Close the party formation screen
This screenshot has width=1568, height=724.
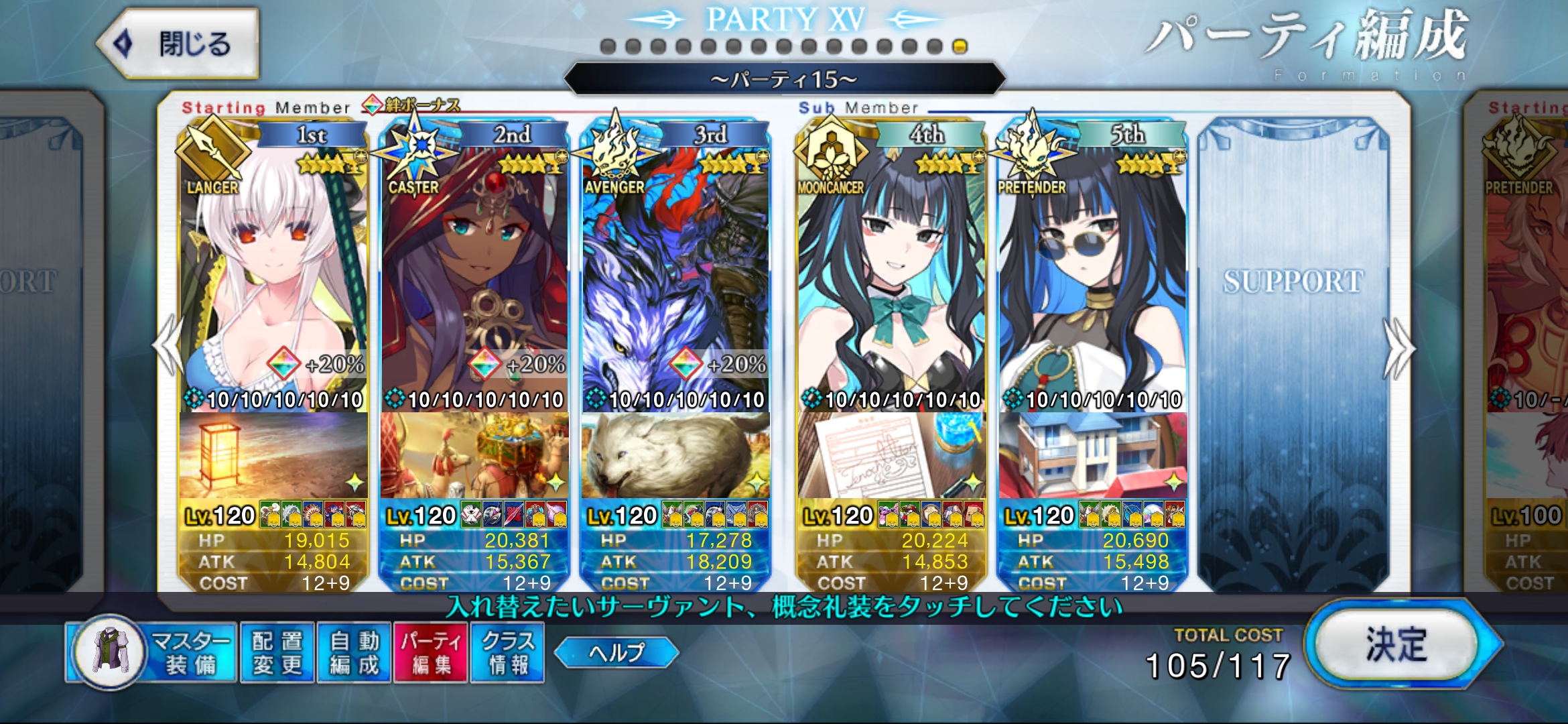(x=178, y=44)
